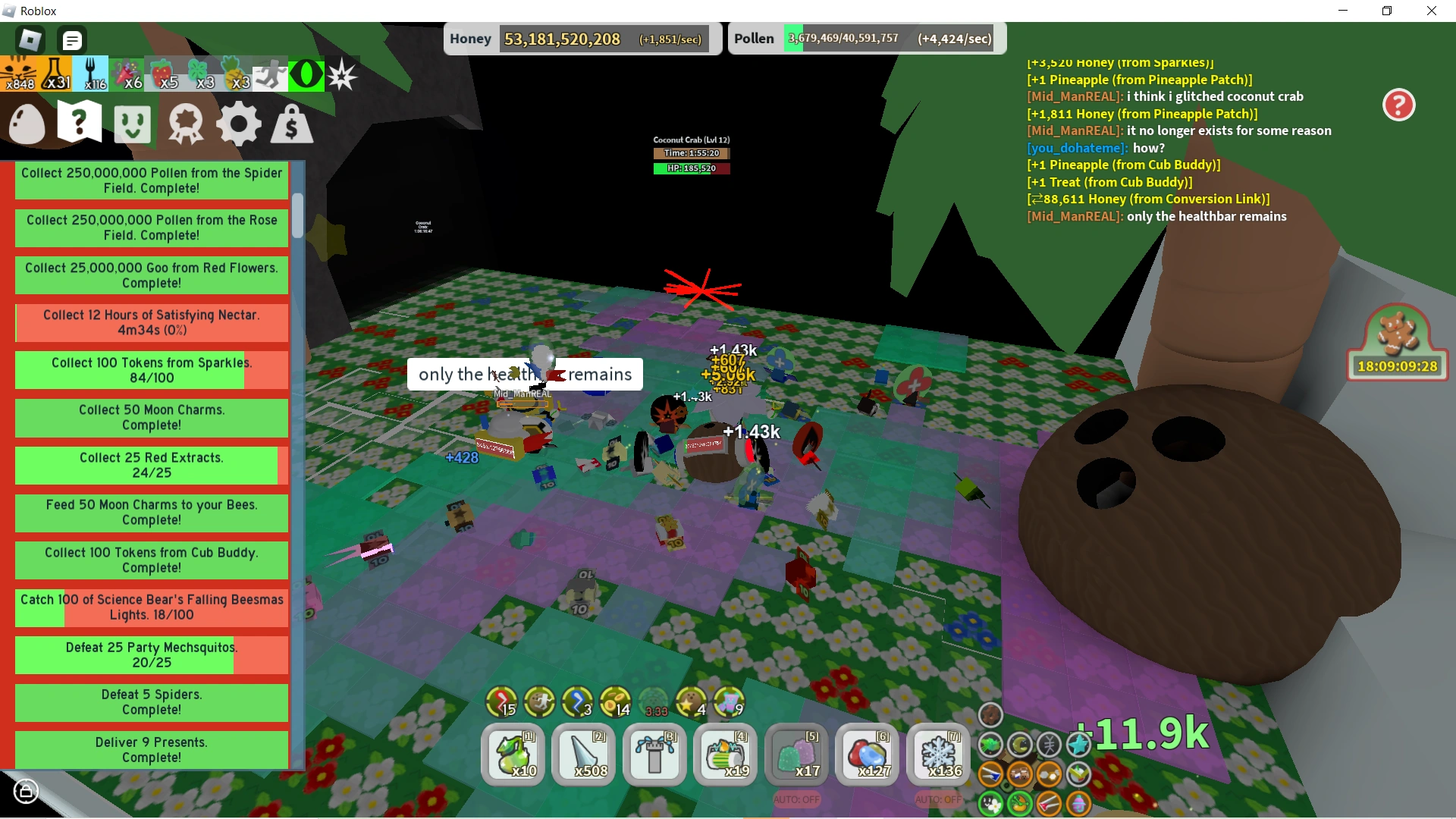Screen dimensions: 1456x819
Task: Open the chat bubble panel
Action: (72, 39)
